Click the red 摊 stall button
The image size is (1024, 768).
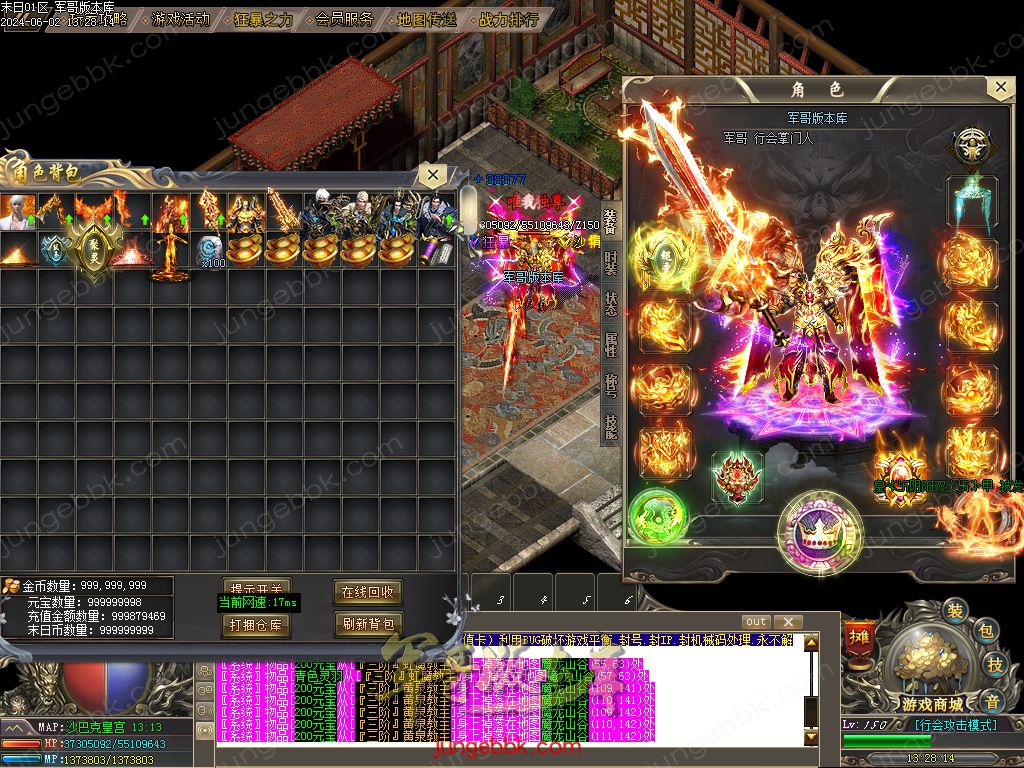pyautogui.click(x=858, y=637)
